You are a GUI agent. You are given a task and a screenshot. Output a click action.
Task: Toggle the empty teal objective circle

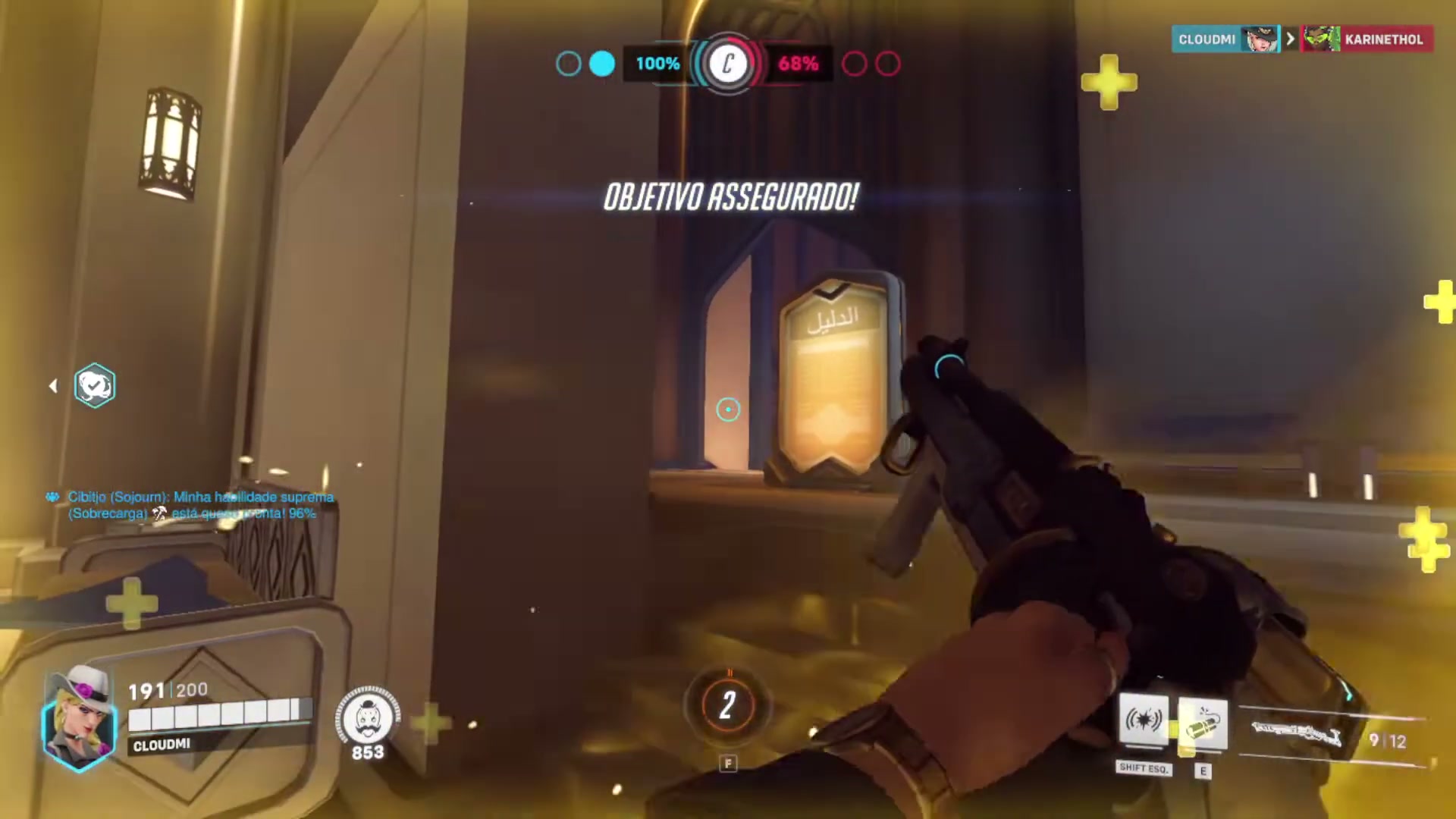tap(569, 64)
